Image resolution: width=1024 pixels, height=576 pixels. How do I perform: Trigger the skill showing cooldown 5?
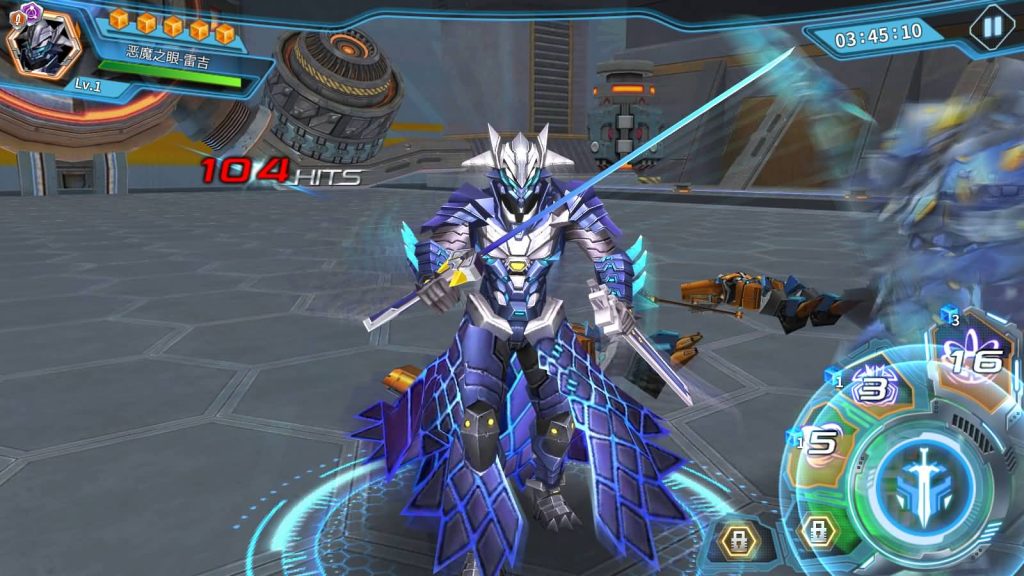click(822, 445)
